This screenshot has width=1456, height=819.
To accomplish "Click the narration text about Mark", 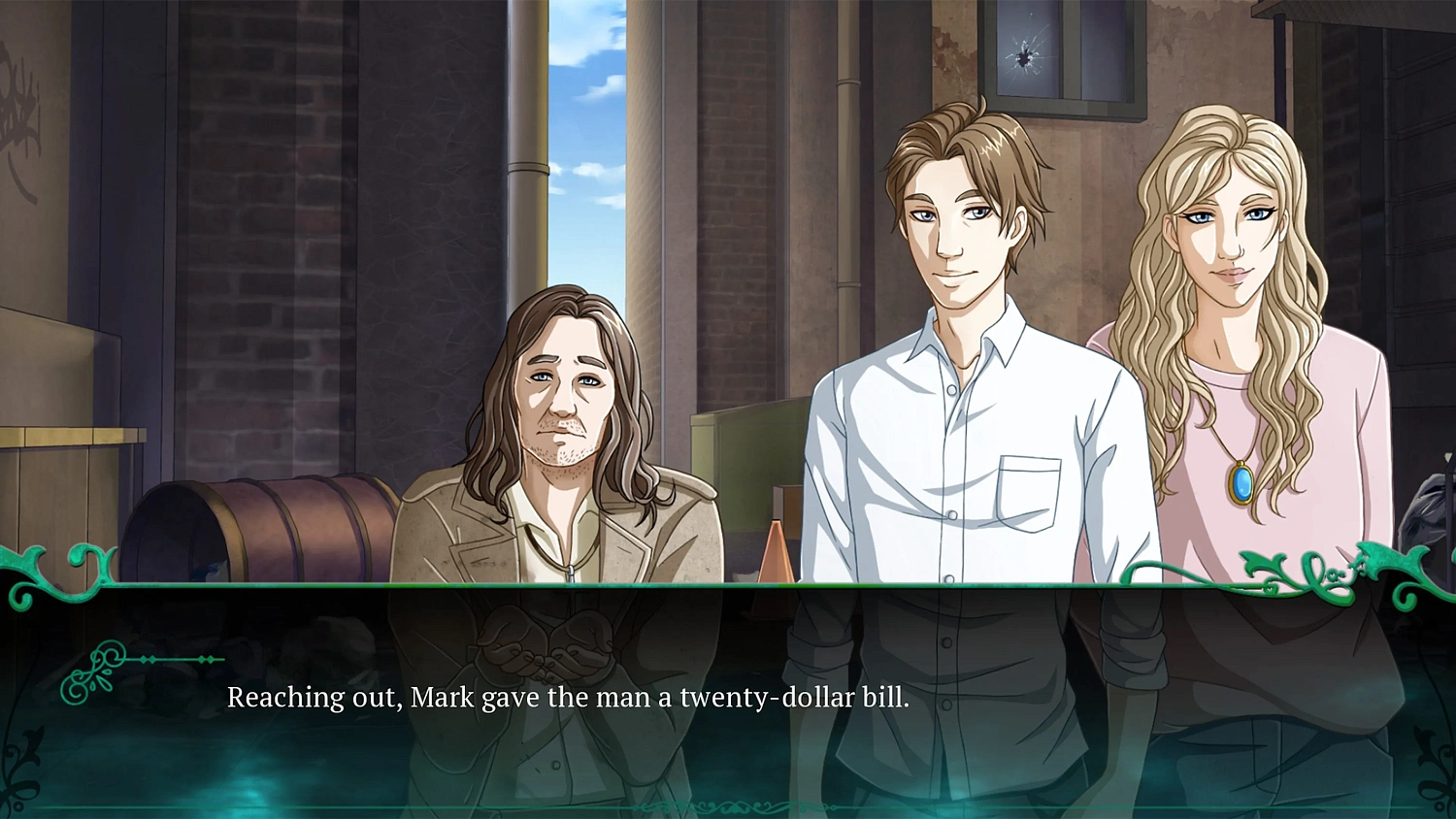I will point(568,697).
